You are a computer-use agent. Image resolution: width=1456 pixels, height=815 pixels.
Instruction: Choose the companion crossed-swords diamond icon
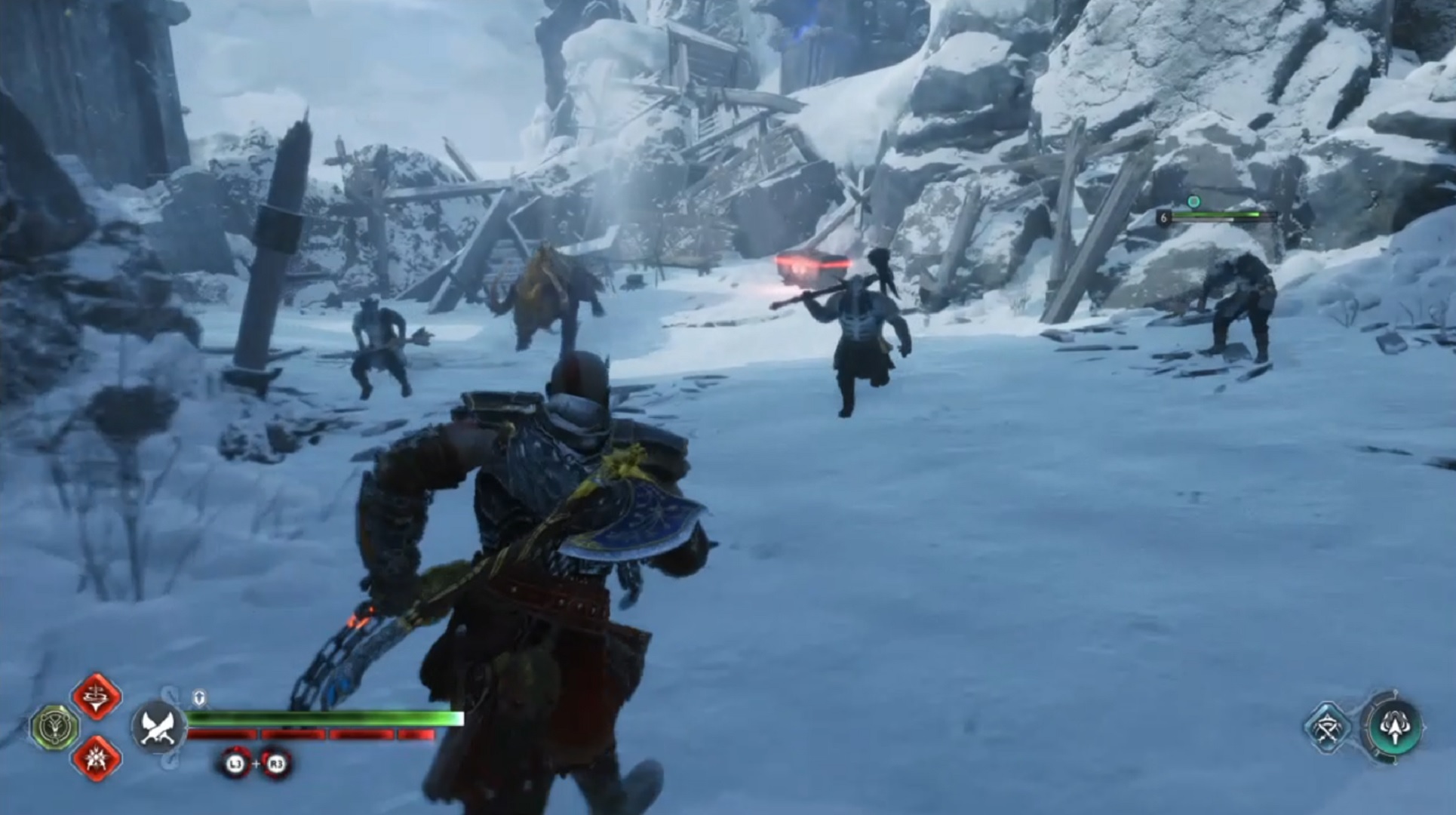tap(1327, 728)
